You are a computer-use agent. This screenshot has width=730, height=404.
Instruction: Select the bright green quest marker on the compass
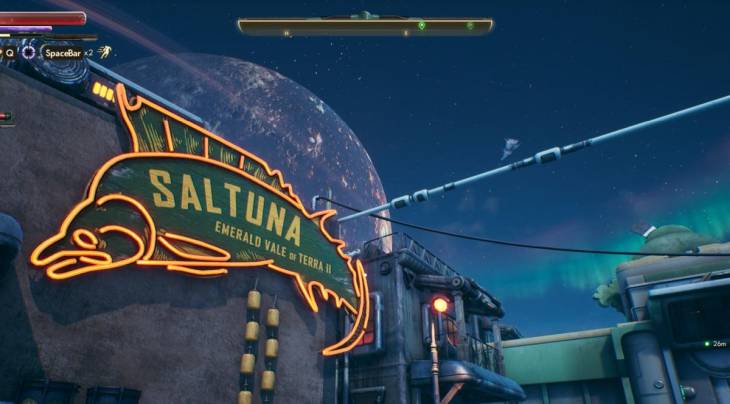(421, 25)
